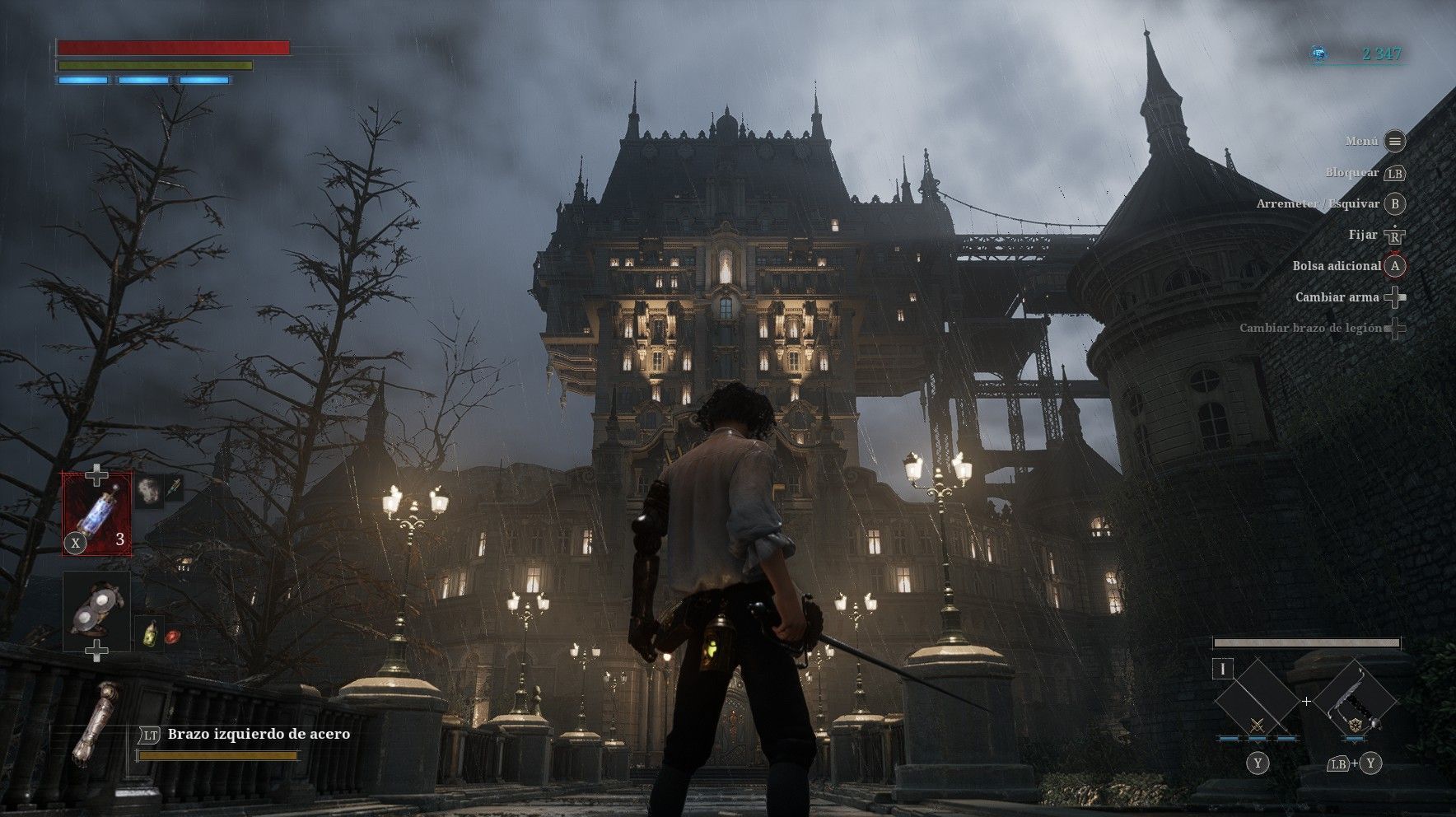Image resolution: width=1456 pixels, height=817 pixels.
Task: Choose the yellow bottle item in lower belt
Action: [x=148, y=632]
